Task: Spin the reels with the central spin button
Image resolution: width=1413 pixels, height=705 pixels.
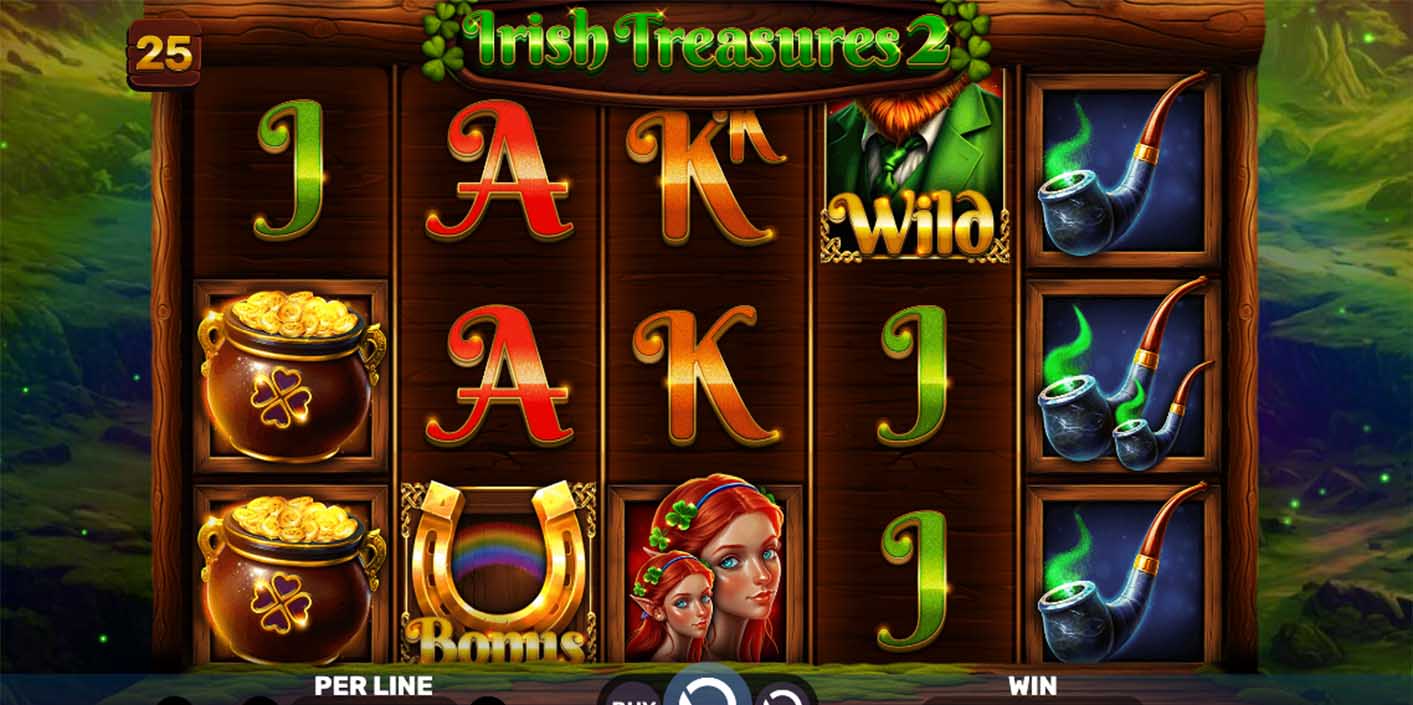Action: [x=707, y=690]
